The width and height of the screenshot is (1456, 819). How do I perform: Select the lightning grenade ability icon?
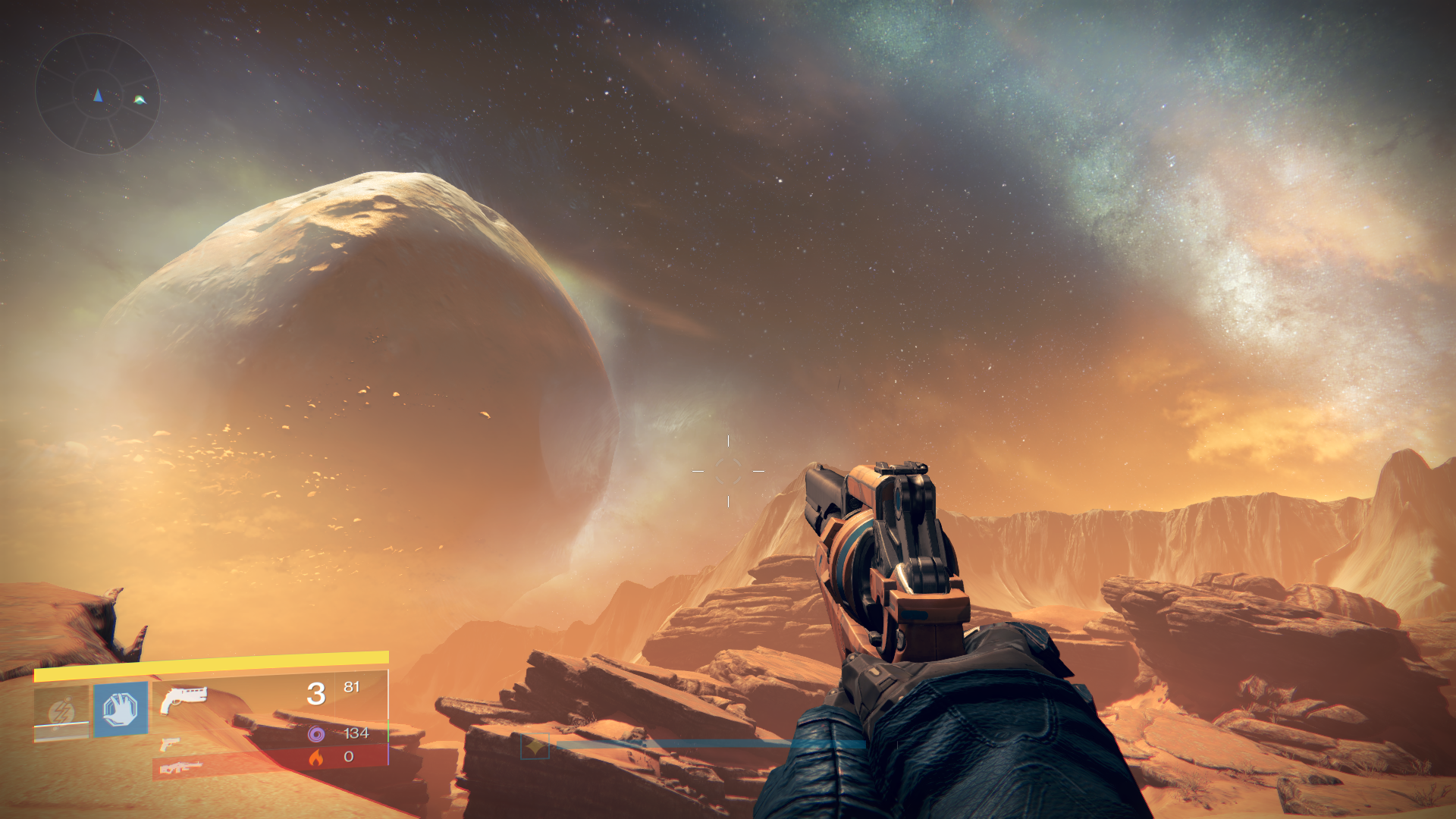coord(61,713)
